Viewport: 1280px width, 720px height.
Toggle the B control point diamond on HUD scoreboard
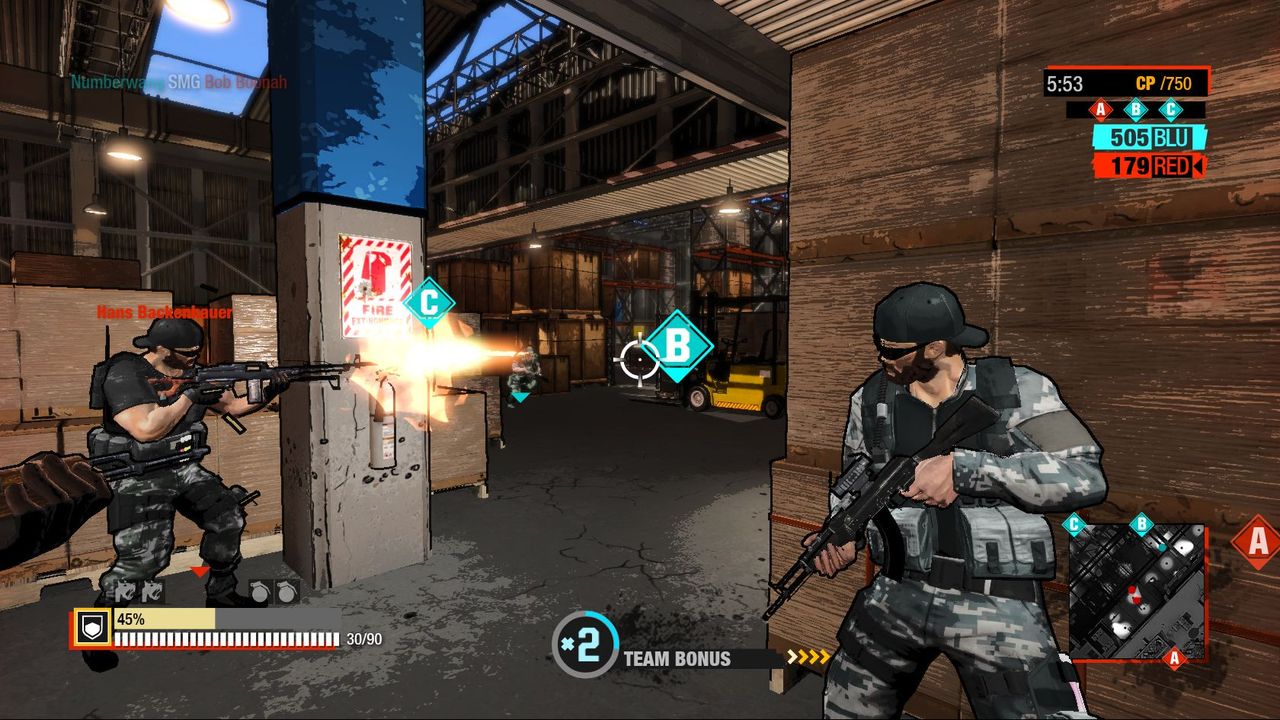pyautogui.click(x=1135, y=109)
